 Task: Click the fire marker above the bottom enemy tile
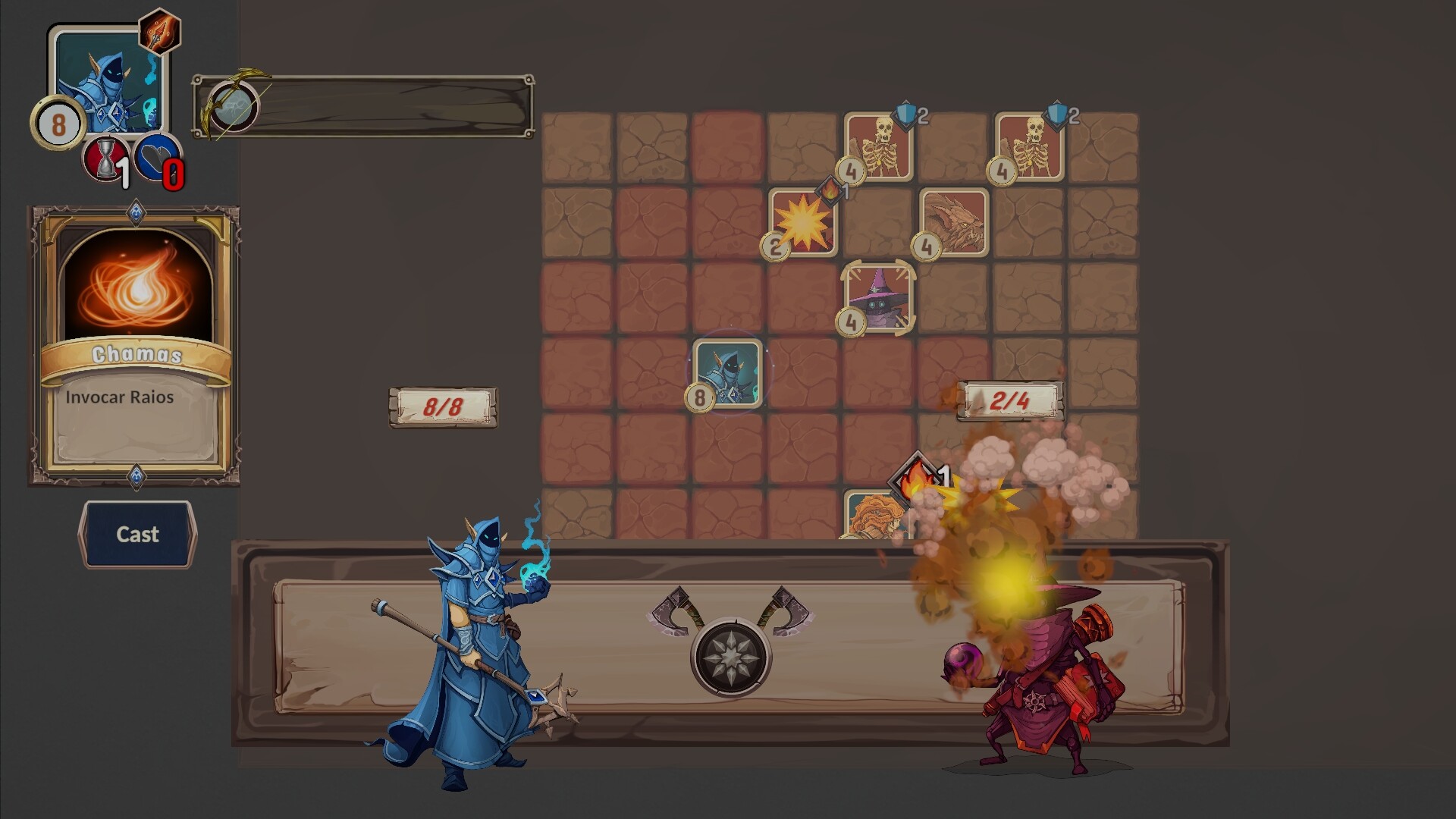point(918,475)
